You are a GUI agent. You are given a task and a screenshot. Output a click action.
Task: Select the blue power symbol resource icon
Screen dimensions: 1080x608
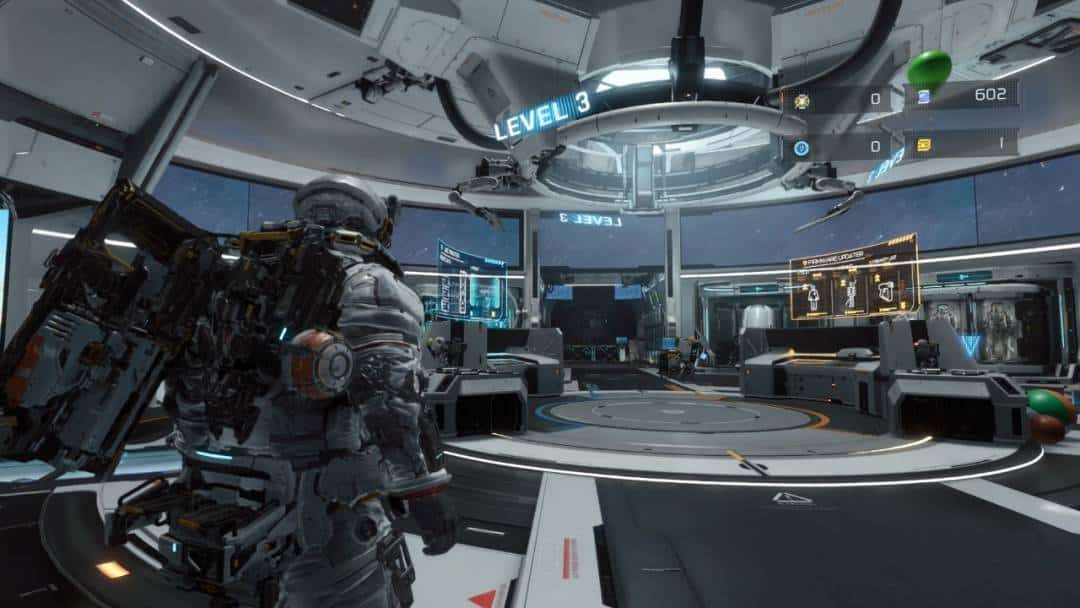coord(801,147)
